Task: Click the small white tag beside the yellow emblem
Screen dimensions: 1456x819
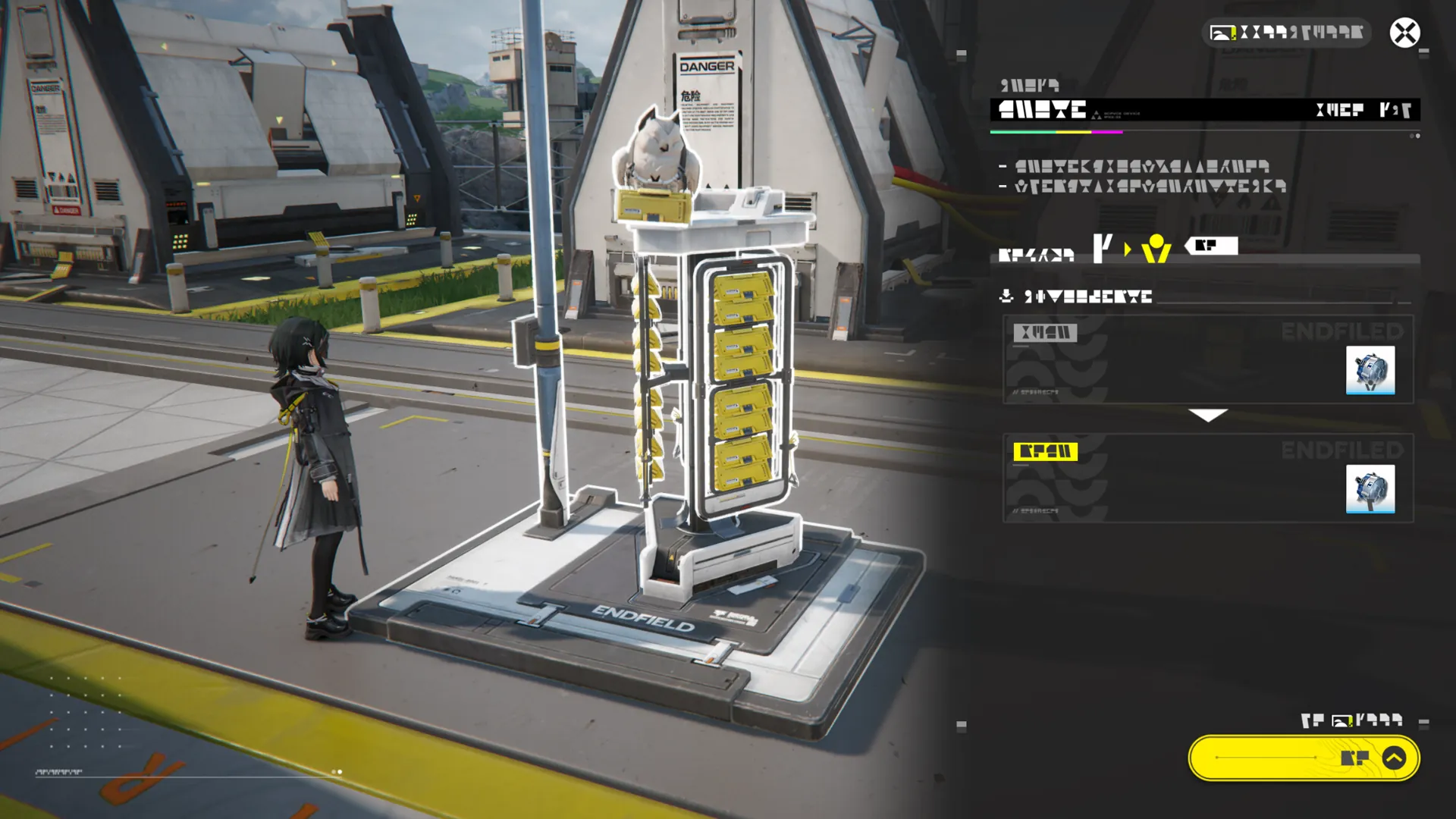Action: pos(1212,246)
